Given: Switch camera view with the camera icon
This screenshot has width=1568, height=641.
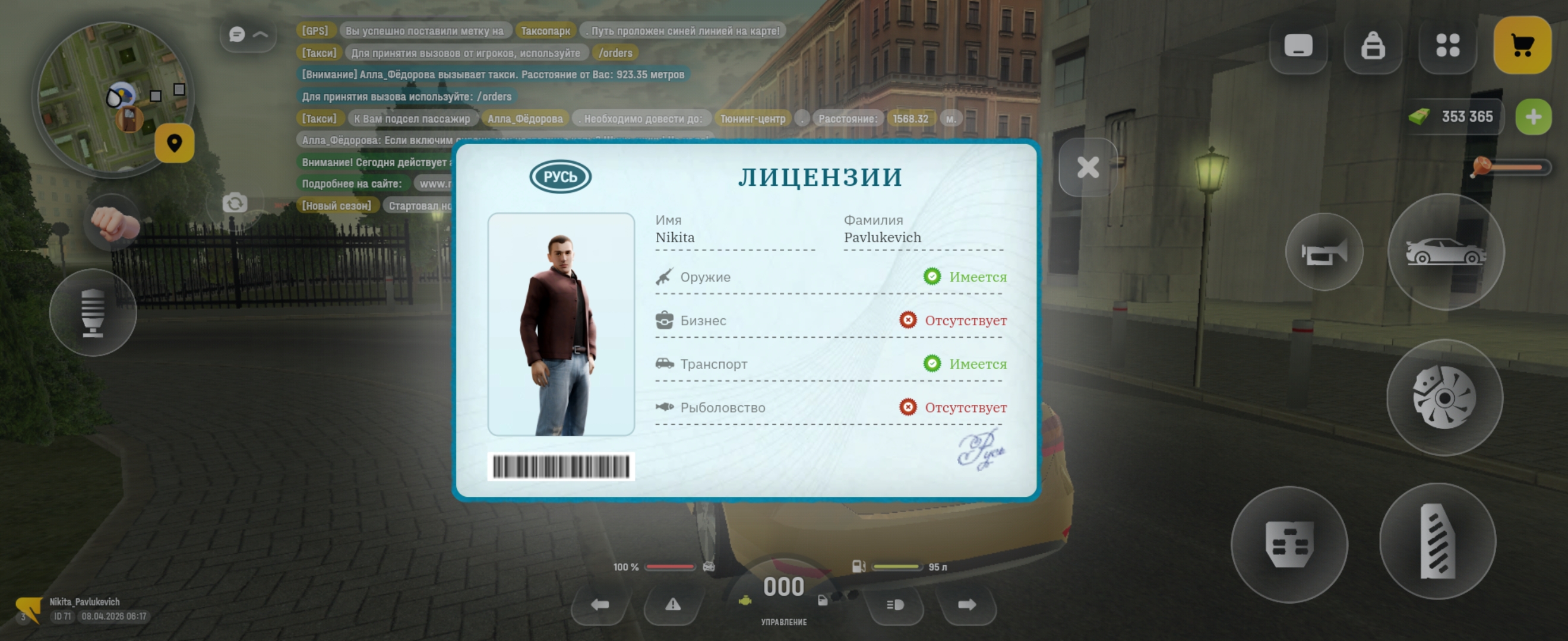Looking at the screenshot, I should 235,203.
